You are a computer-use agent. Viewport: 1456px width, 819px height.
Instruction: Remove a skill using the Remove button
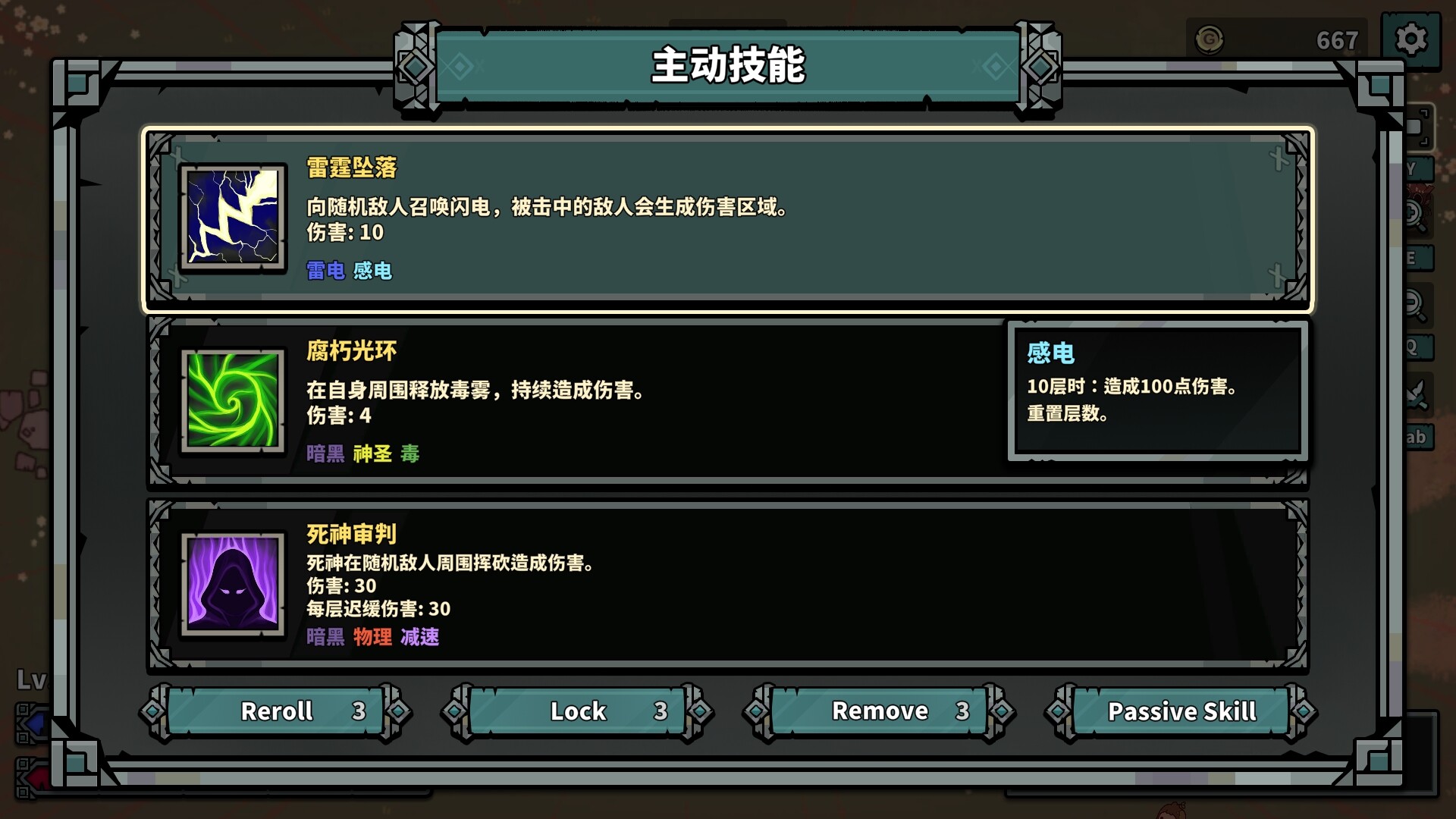(x=880, y=711)
